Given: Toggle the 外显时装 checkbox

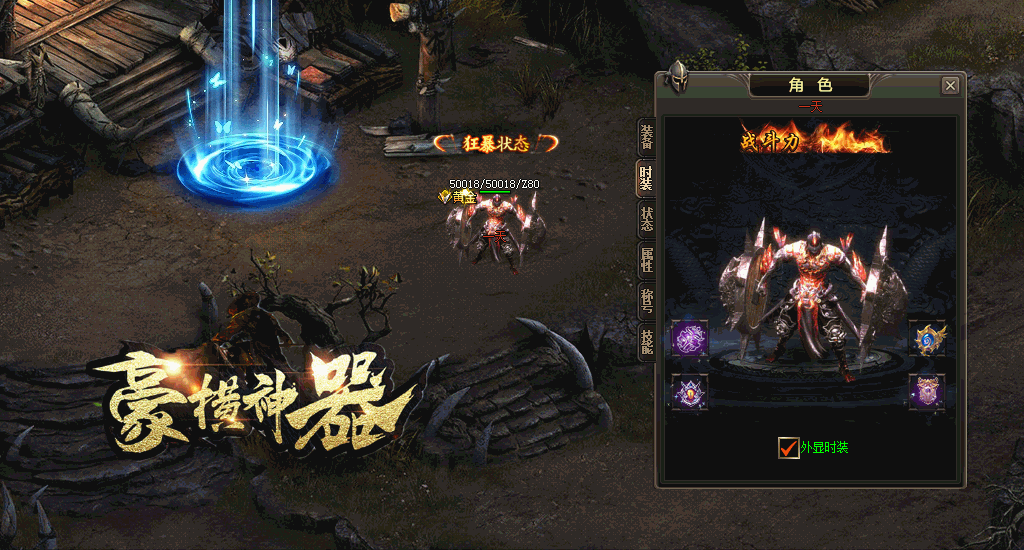Looking at the screenshot, I should (x=788, y=448).
